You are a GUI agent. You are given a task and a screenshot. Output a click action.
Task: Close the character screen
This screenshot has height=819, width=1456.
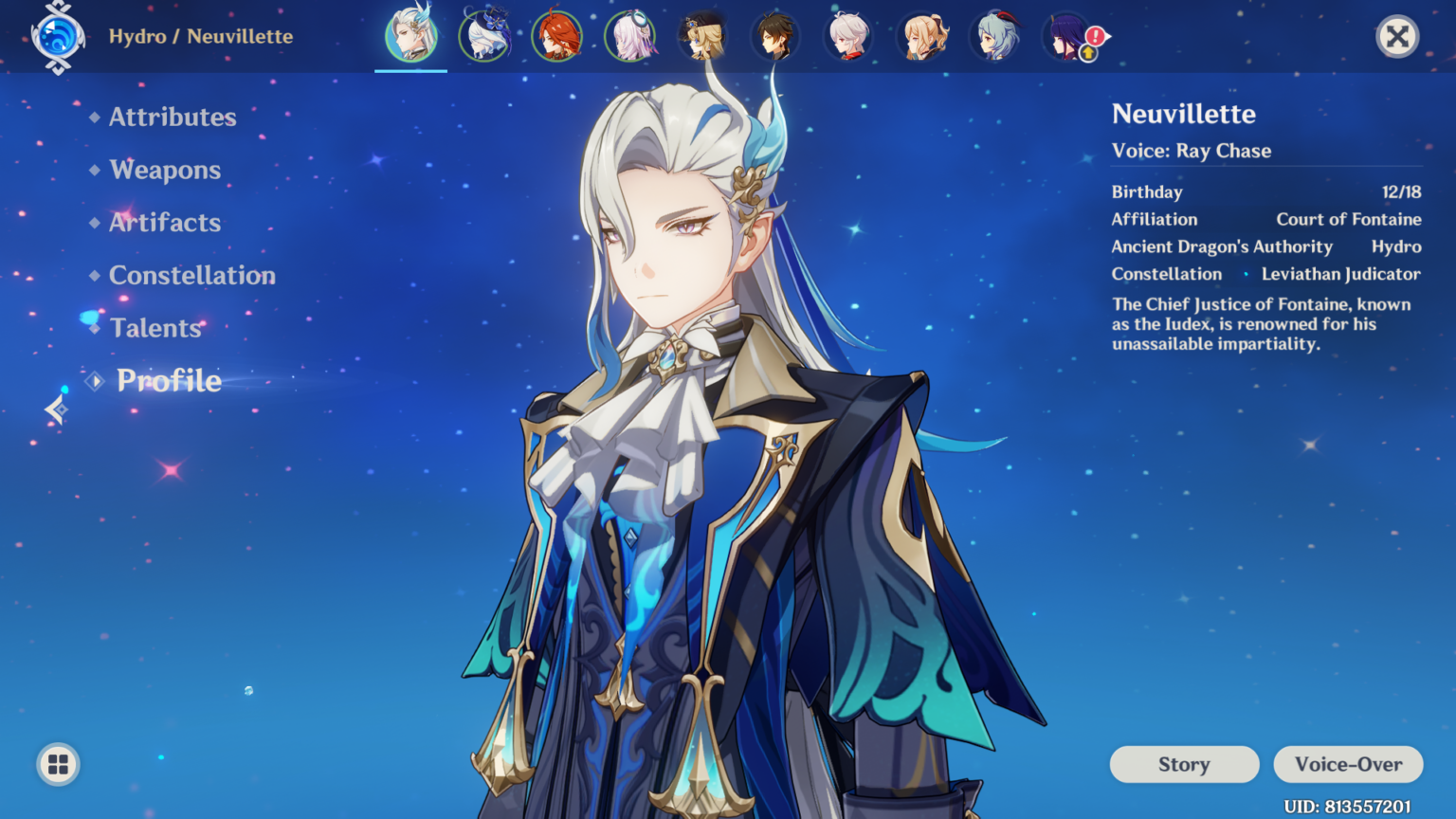point(1396,37)
